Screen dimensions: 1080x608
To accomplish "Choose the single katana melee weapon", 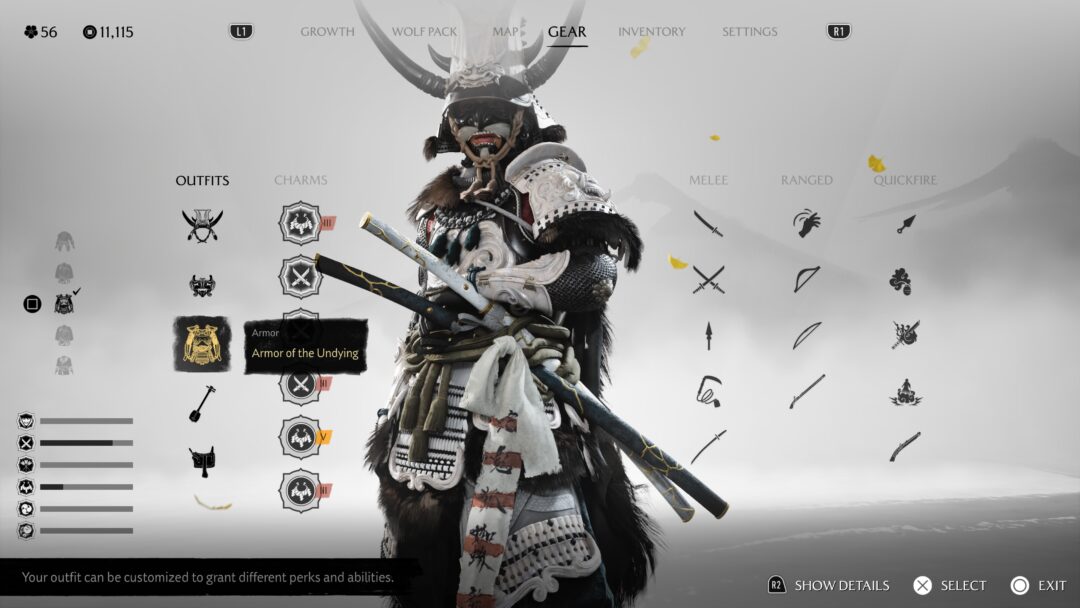I will [x=708, y=224].
